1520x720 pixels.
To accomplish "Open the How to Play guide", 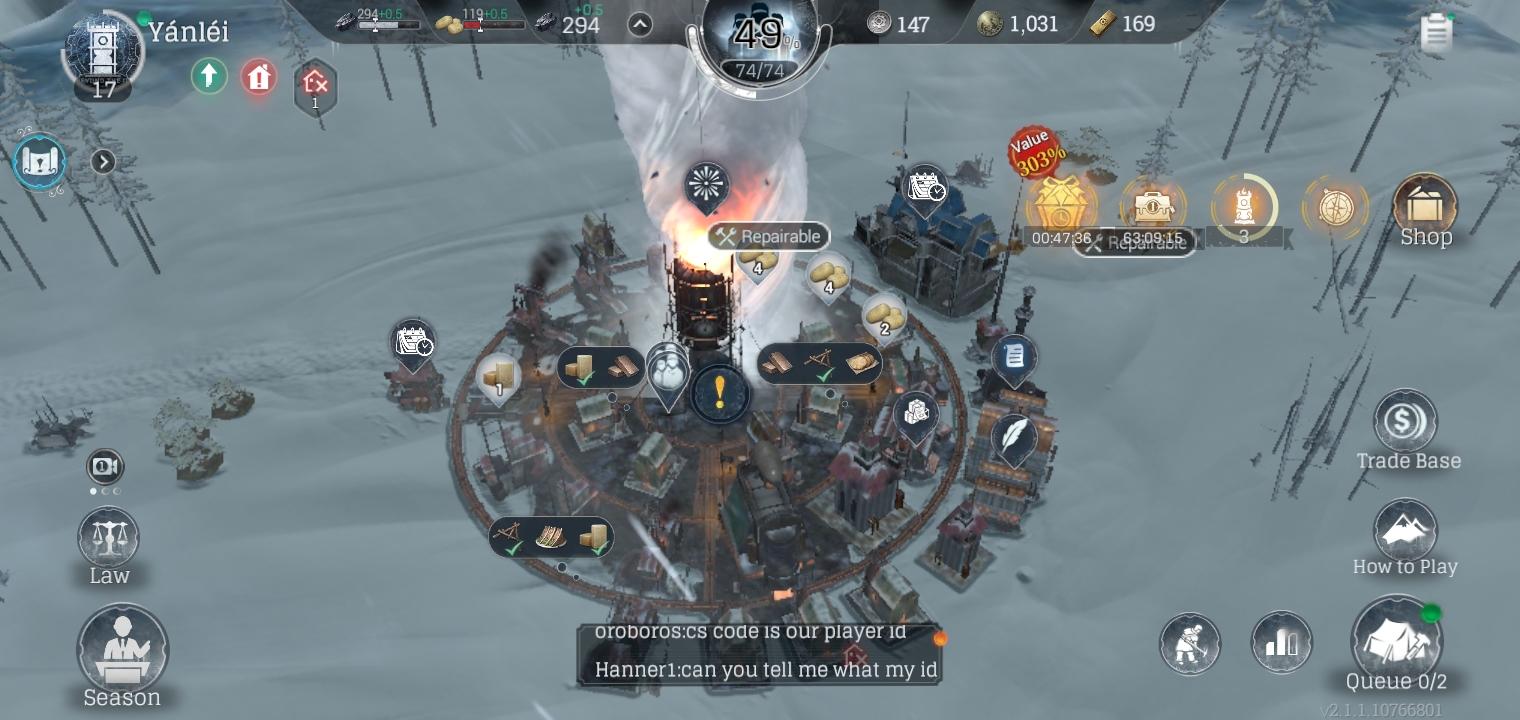I will tap(1405, 530).
